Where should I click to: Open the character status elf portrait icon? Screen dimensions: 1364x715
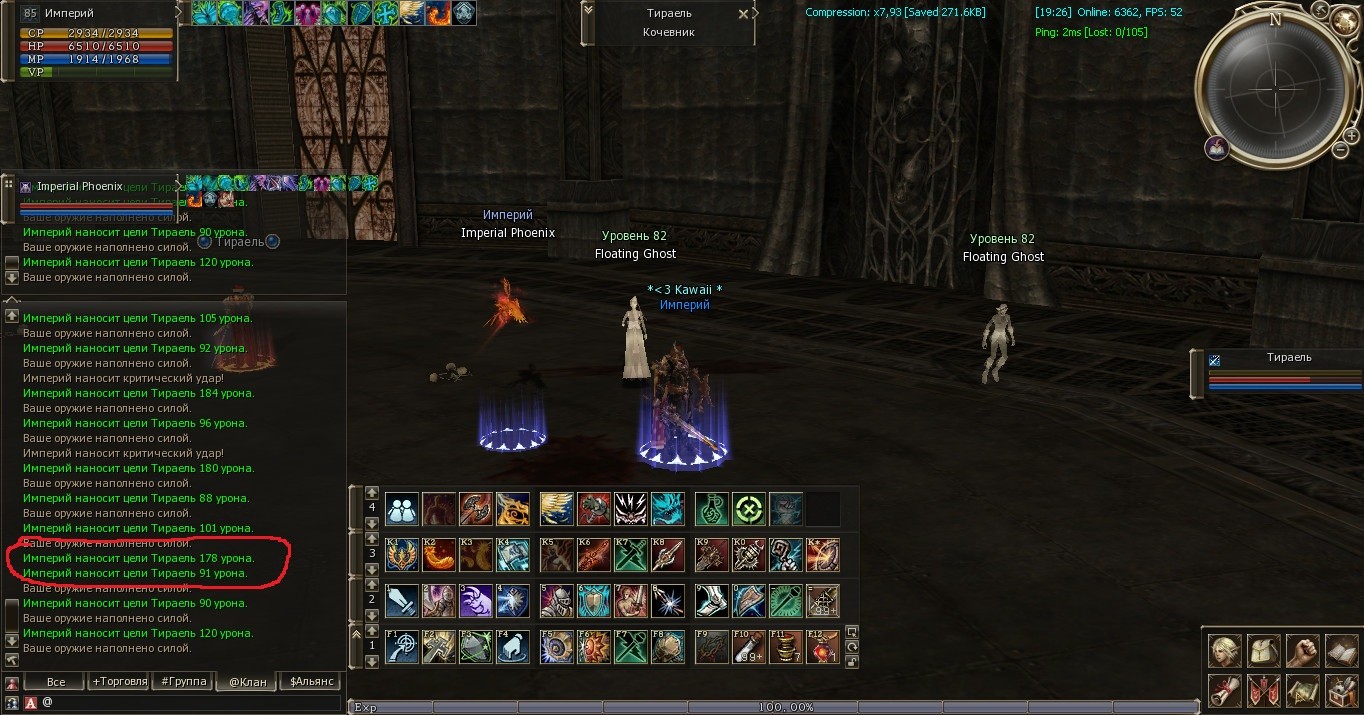click(x=1225, y=651)
